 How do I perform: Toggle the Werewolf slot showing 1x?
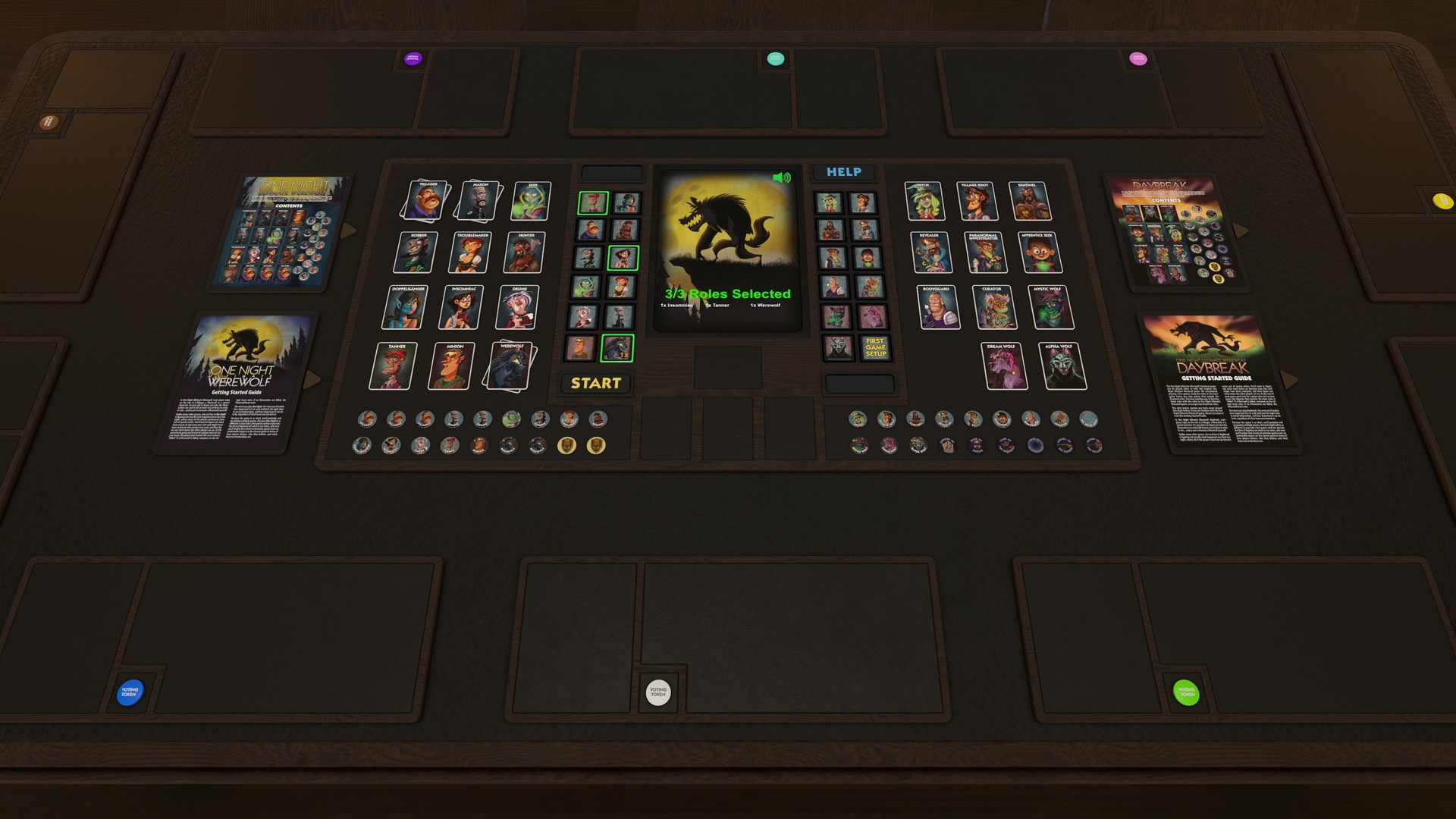(618, 347)
